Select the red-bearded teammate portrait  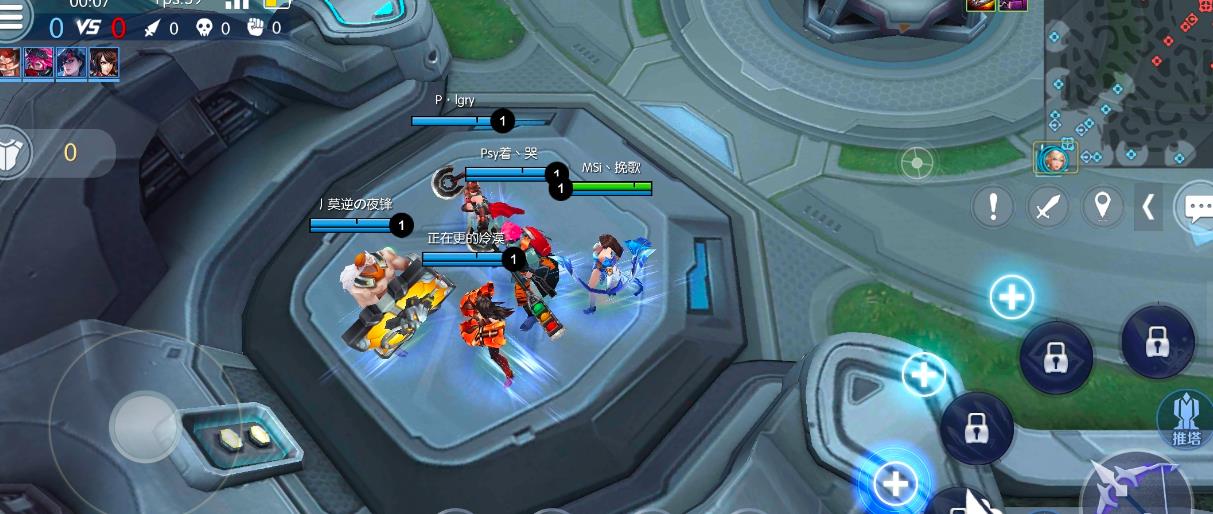[9, 62]
